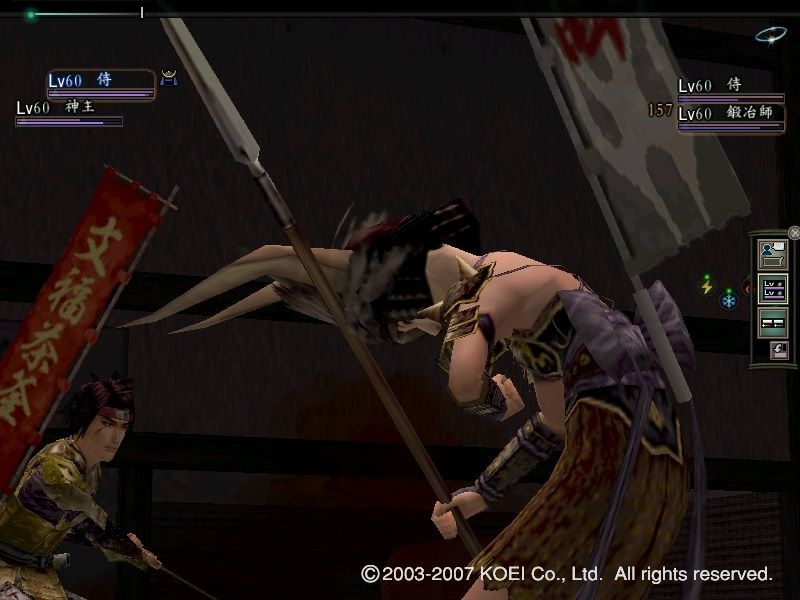Open the character chat display button
800x600 pixels.
point(774,255)
